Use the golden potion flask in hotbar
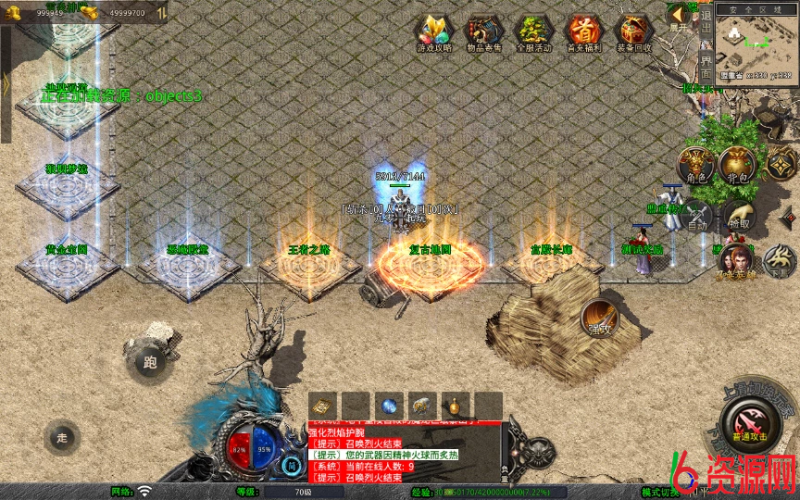 point(455,406)
